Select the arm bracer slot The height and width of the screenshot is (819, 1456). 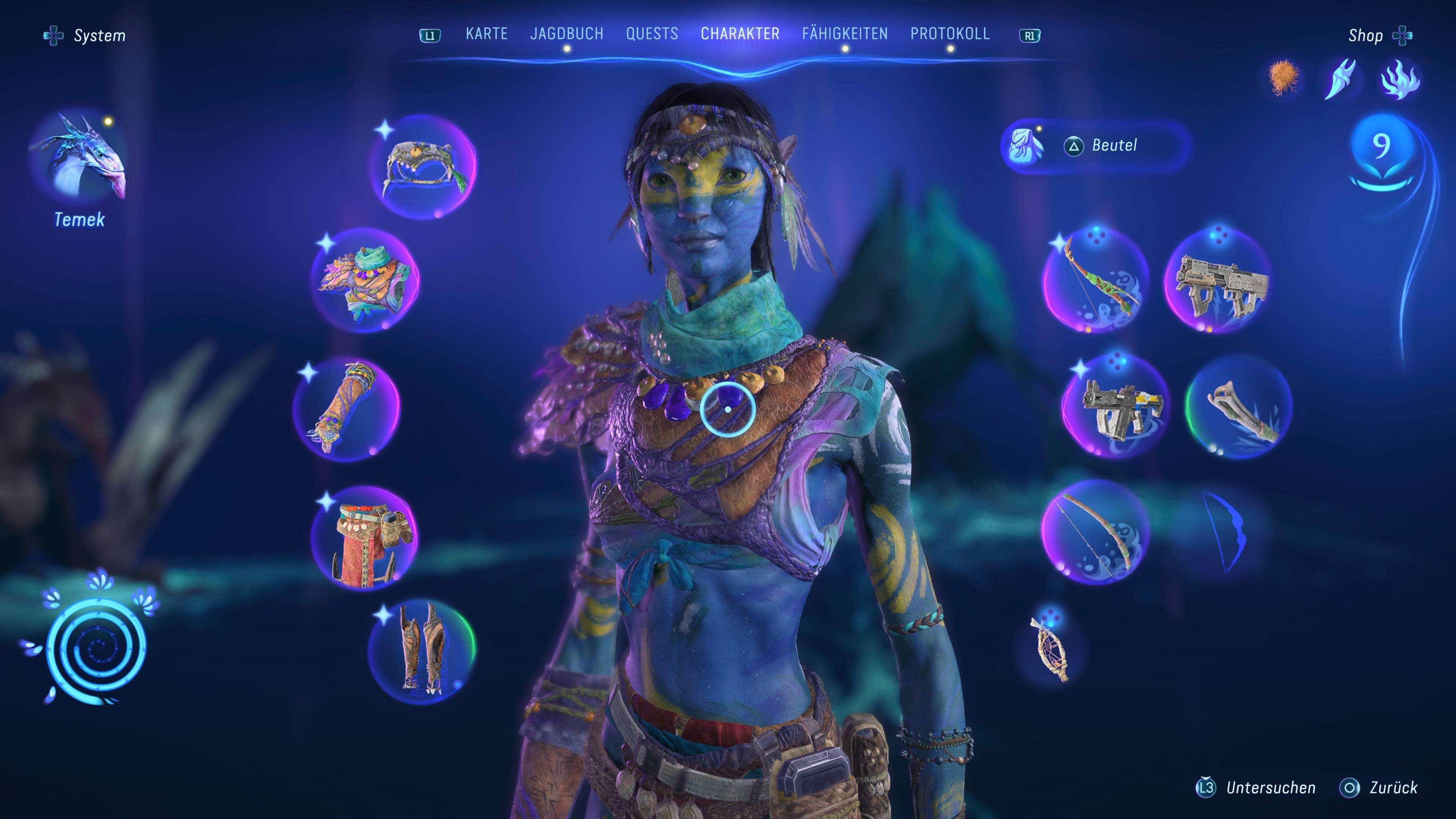pos(347,408)
